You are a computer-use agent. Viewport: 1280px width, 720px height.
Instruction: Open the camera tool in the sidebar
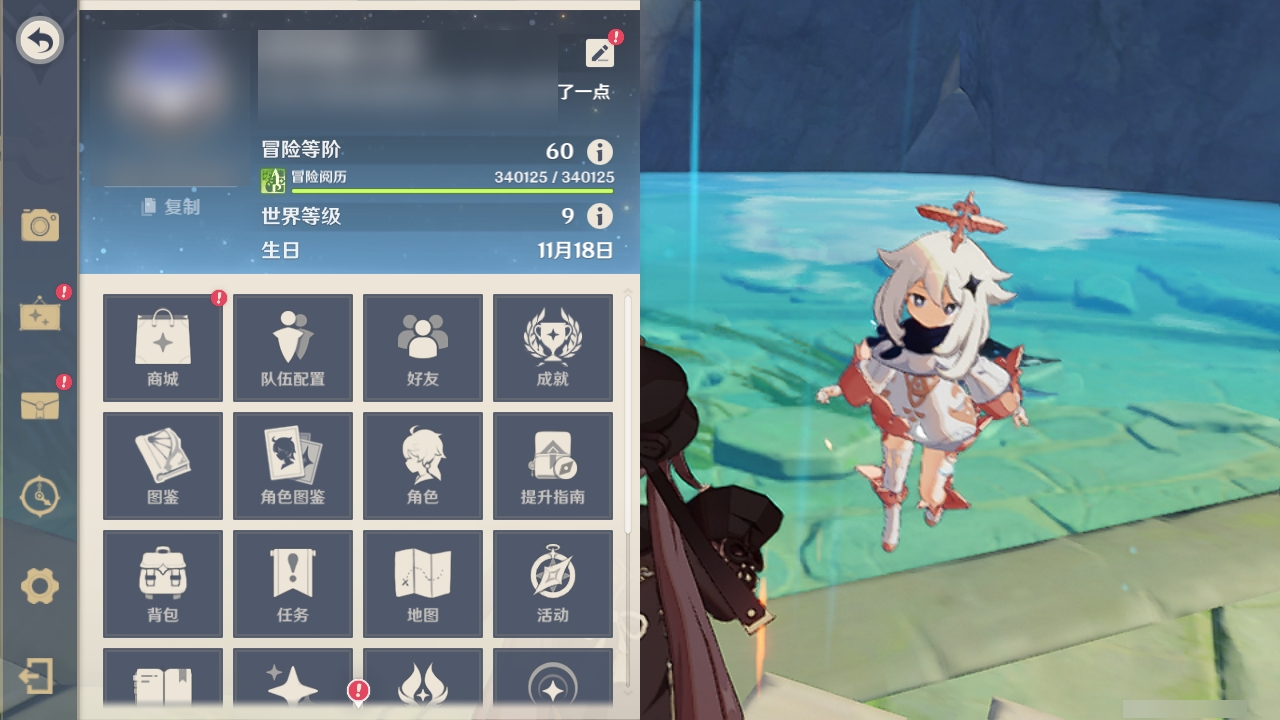tap(40, 227)
